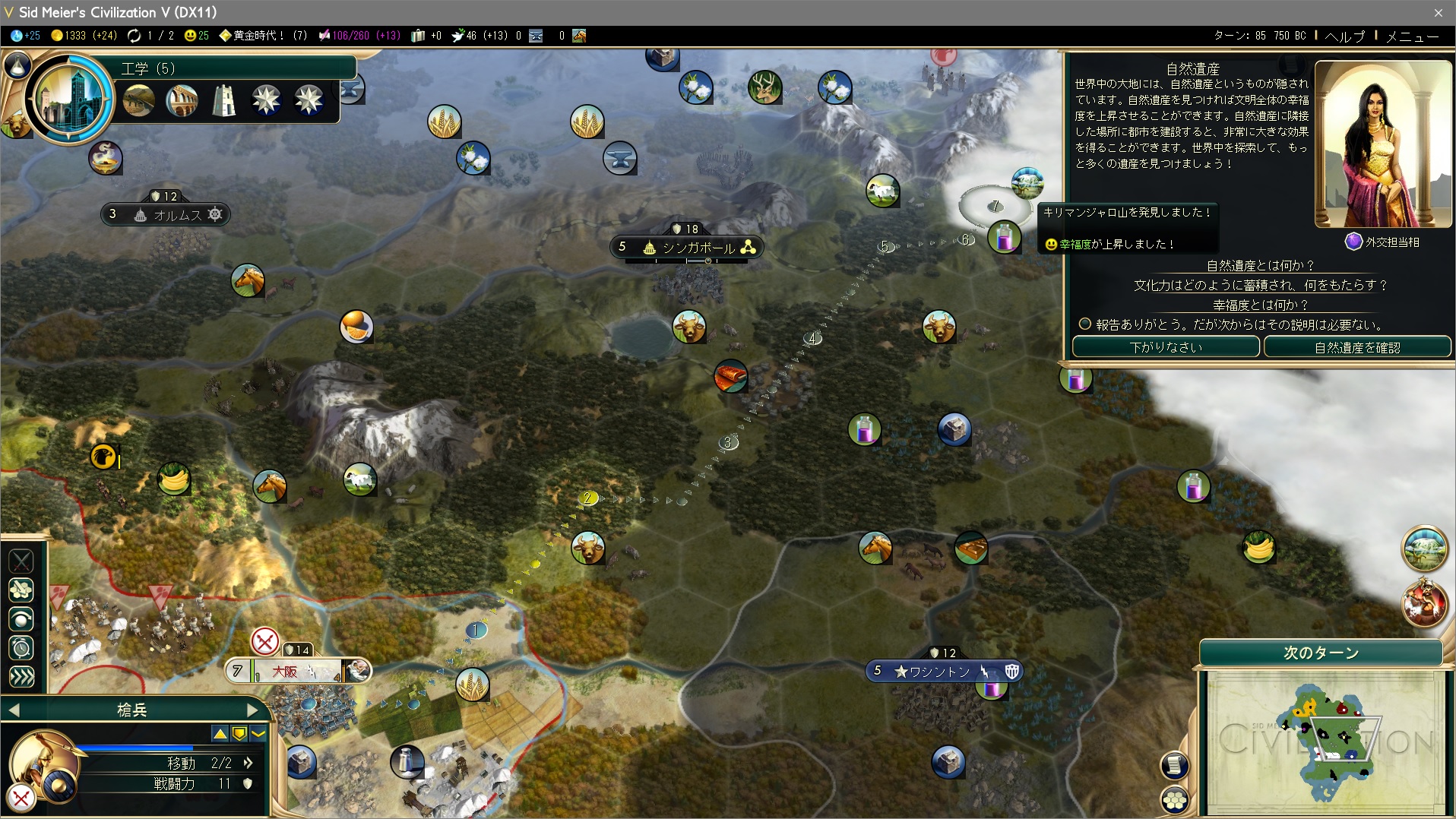End turn with 次のターン button
1456x819 pixels.
click(x=1321, y=653)
